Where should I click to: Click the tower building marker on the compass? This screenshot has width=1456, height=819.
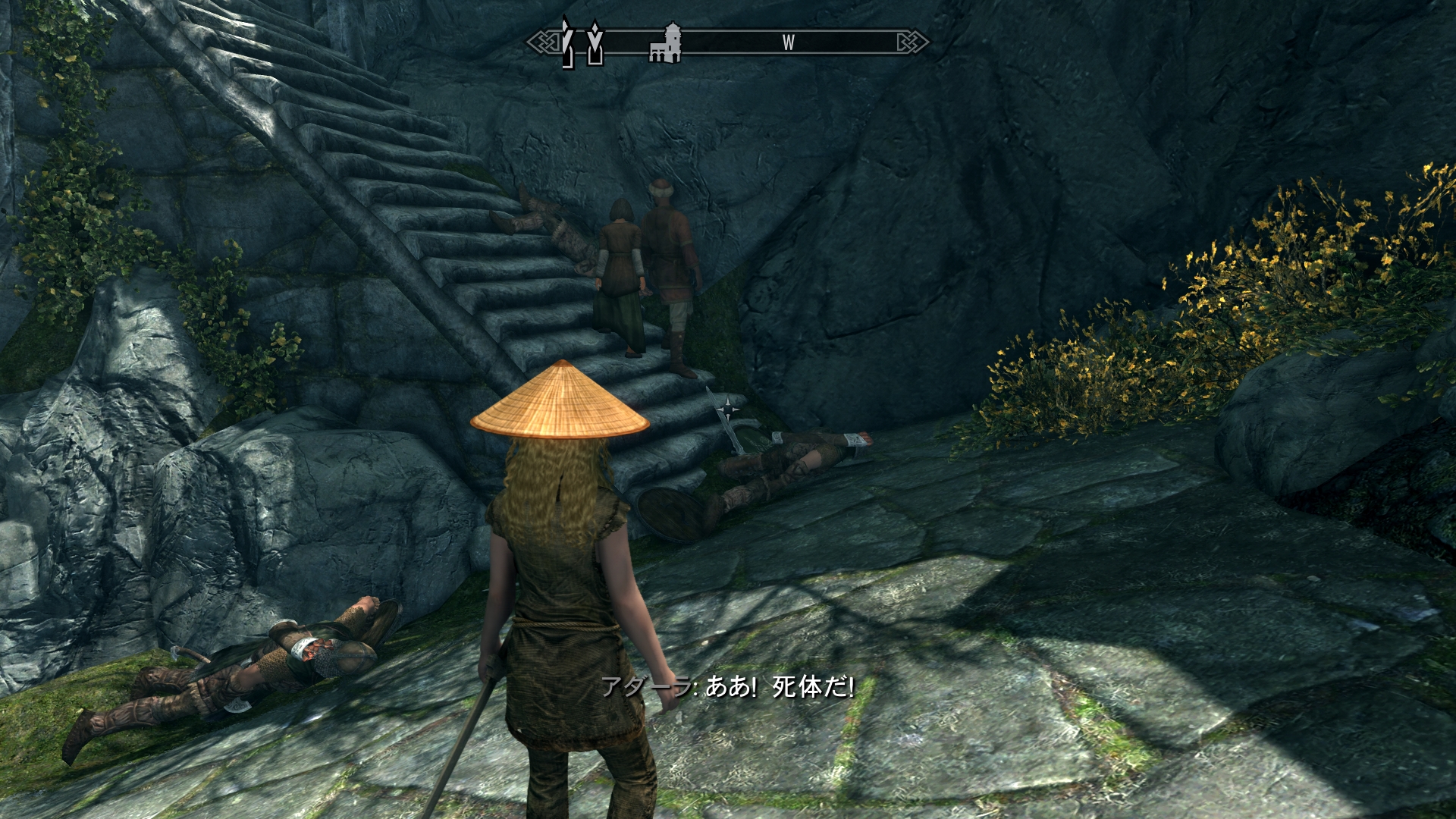pyautogui.click(x=666, y=43)
